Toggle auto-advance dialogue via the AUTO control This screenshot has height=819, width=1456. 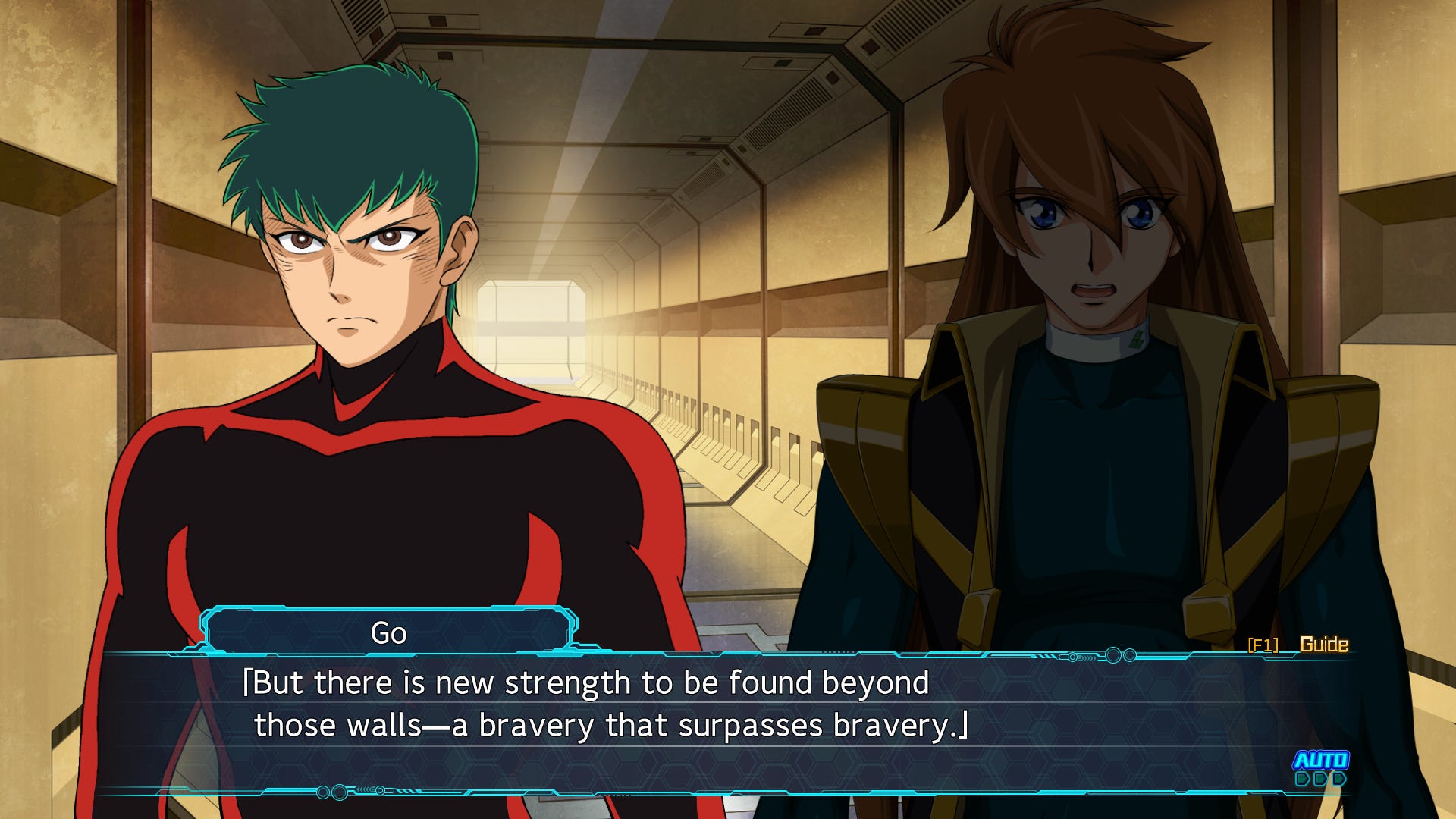1320,760
